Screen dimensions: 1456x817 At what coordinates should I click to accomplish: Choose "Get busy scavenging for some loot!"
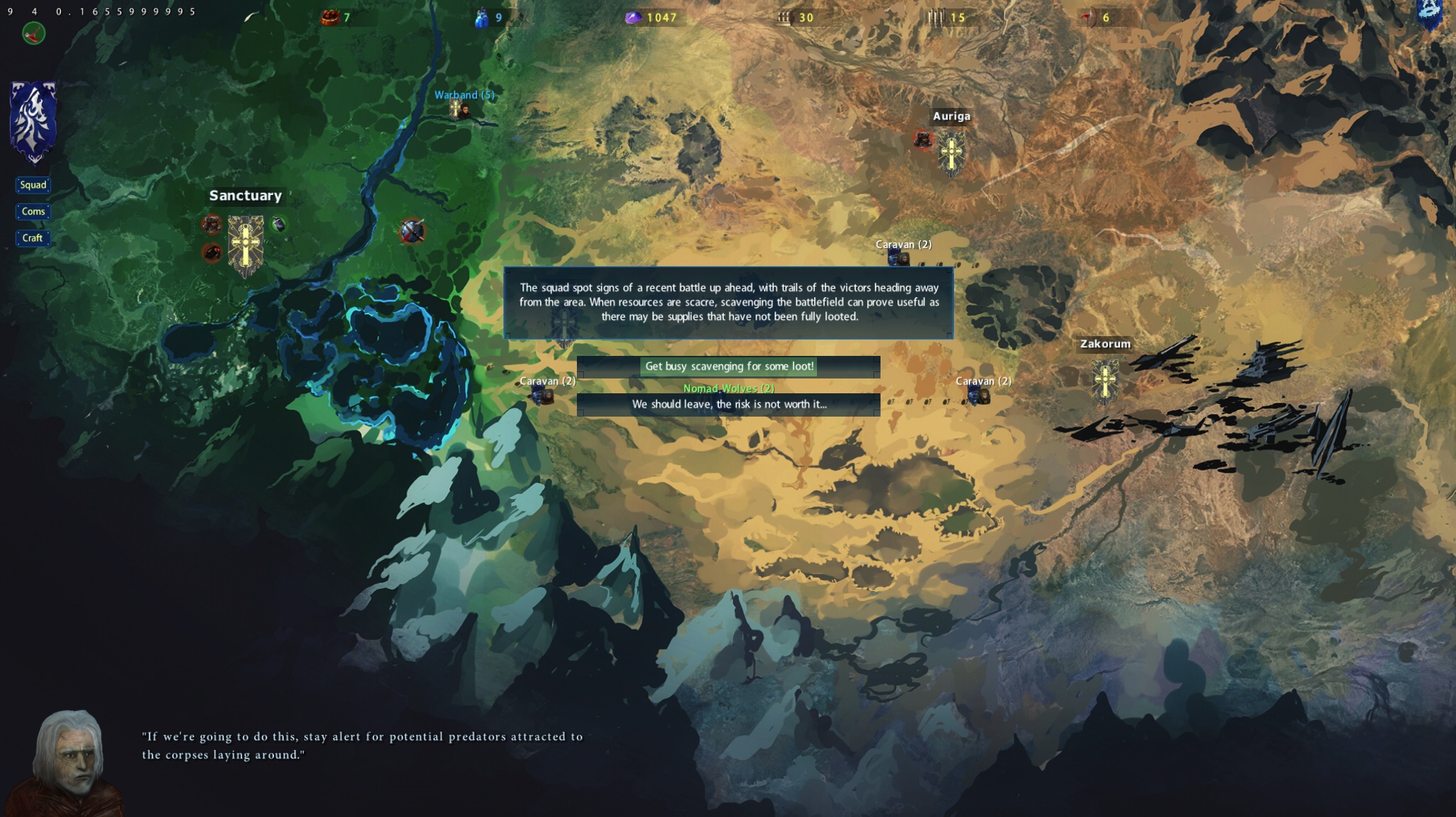click(x=728, y=366)
